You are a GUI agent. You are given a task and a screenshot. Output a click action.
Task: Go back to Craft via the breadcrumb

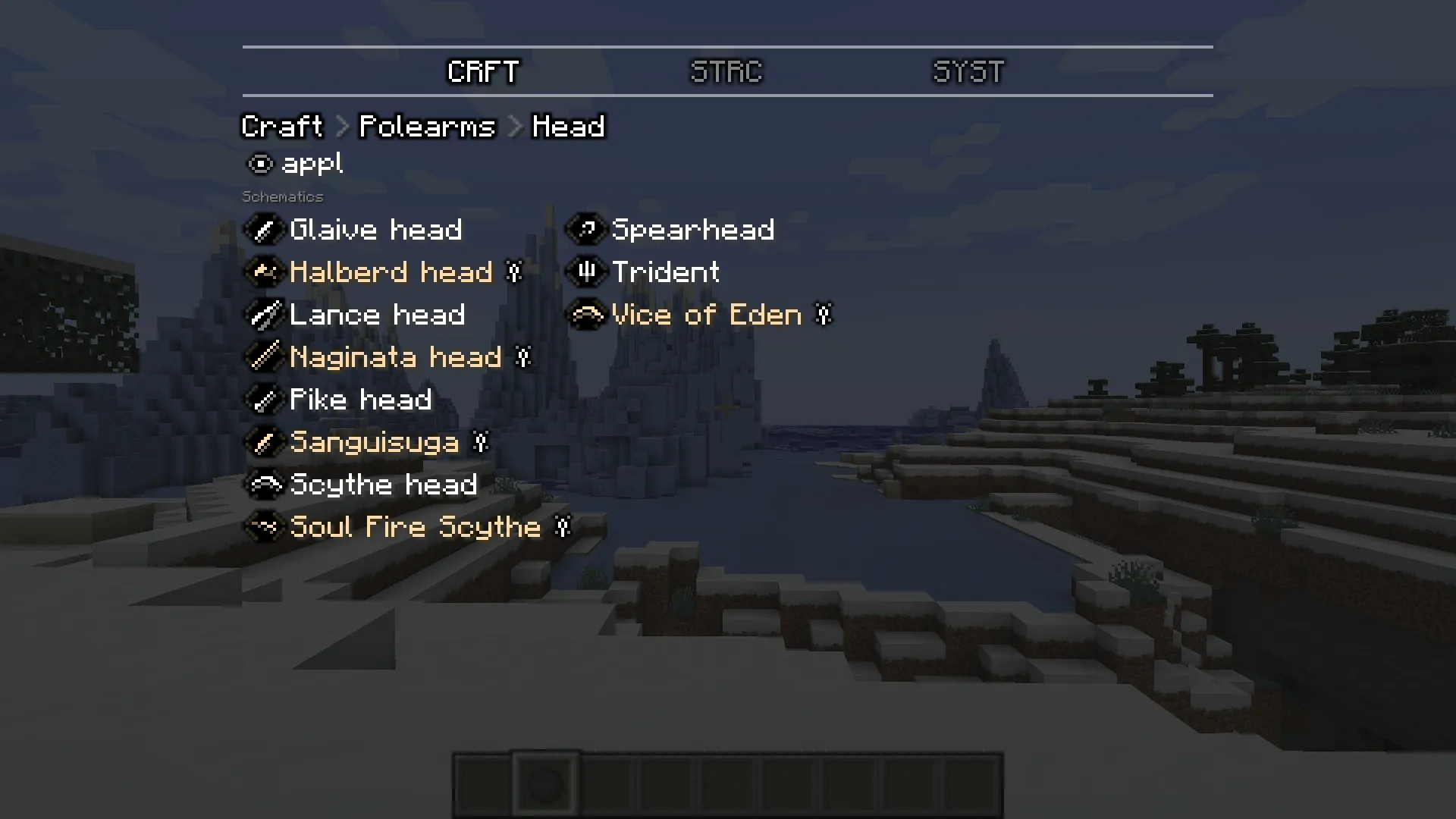click(281, 126)
